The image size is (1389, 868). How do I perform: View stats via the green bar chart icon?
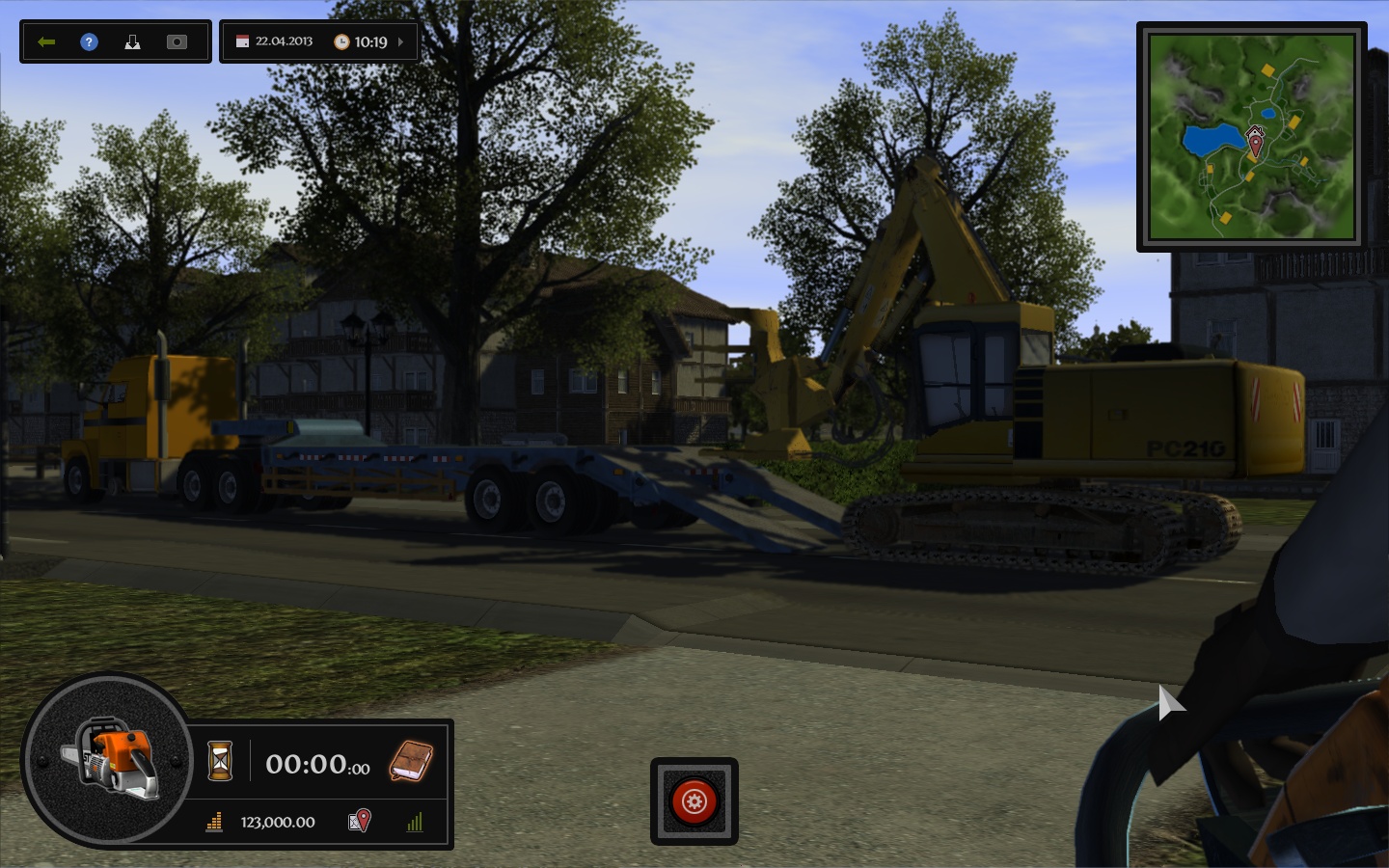pyautogui.click(x=416, y=823)
